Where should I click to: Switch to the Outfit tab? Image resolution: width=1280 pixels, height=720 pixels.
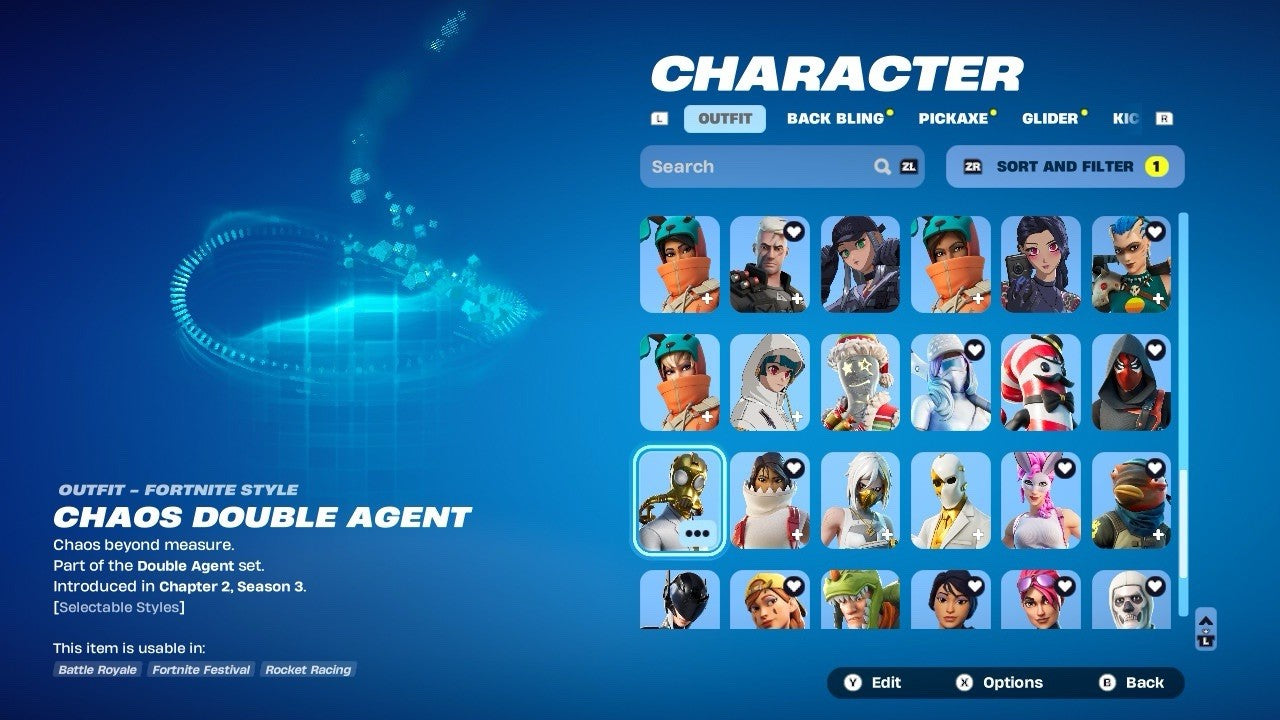coord(725,119)
